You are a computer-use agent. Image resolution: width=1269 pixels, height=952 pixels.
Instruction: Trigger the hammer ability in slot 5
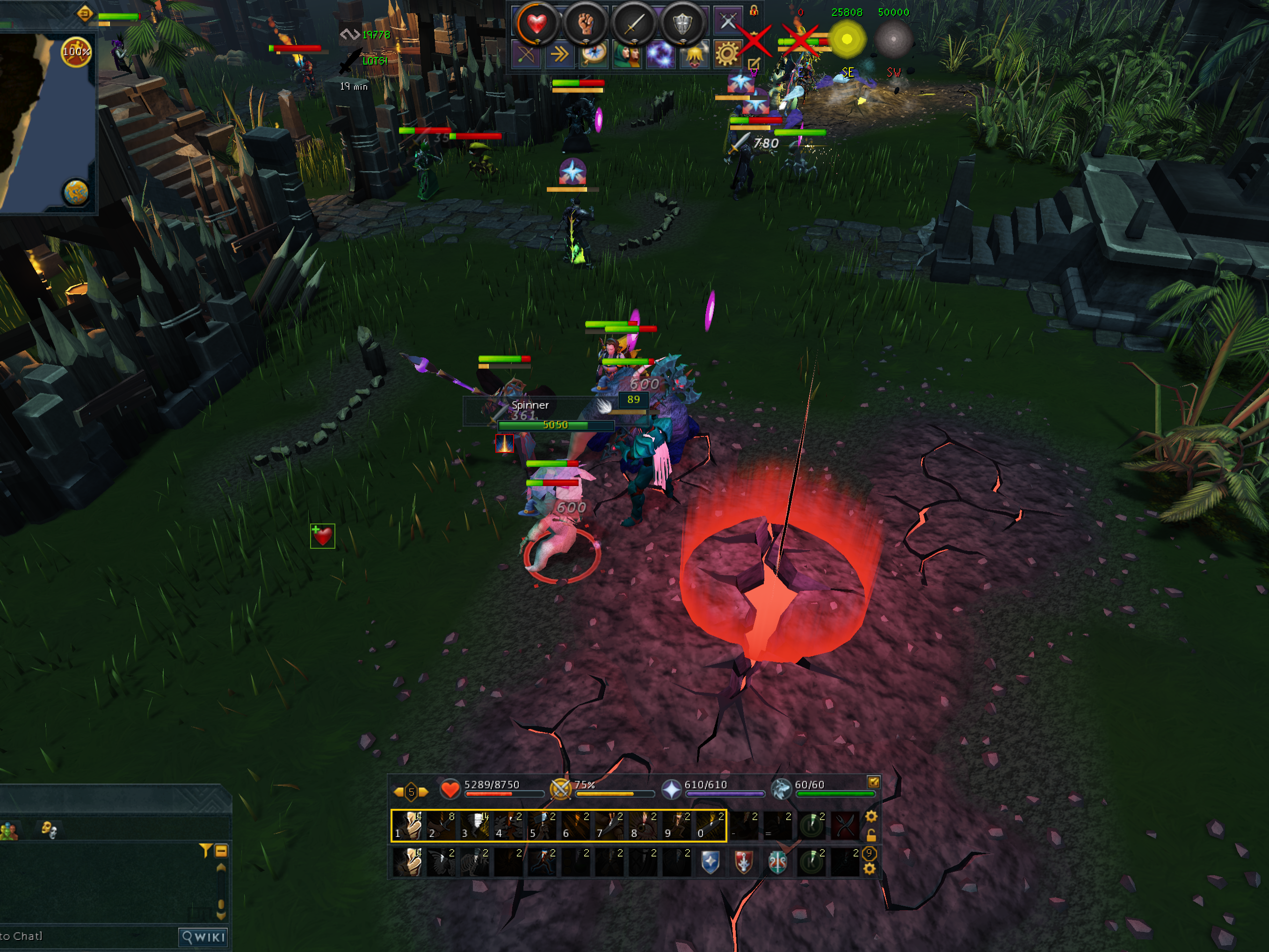pos(543,825)
